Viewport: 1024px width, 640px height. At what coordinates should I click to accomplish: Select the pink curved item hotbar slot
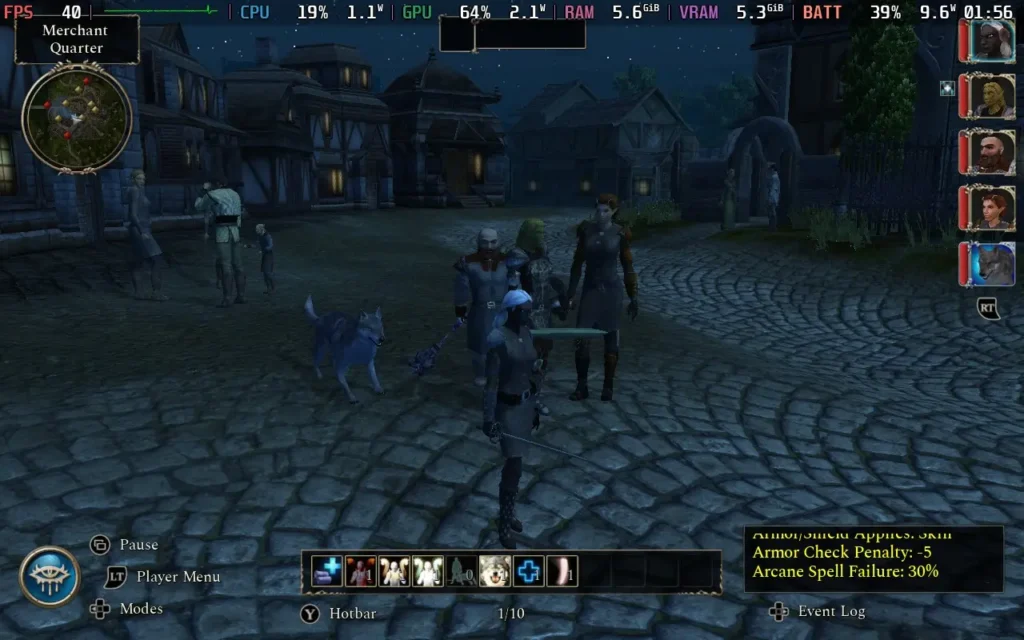(x=562, y=571)
